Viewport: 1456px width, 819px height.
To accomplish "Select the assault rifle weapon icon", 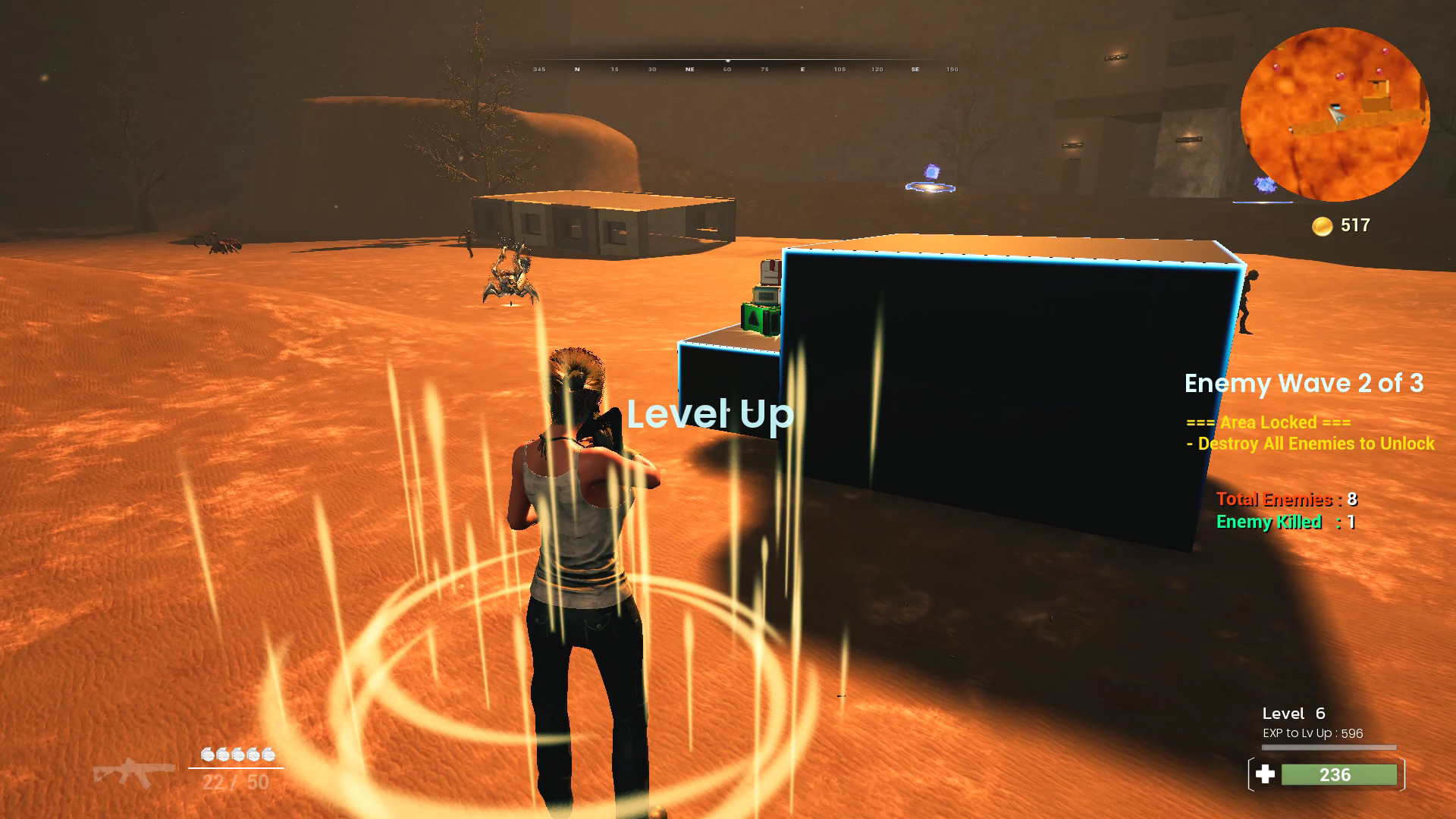I will click(136, 773).
